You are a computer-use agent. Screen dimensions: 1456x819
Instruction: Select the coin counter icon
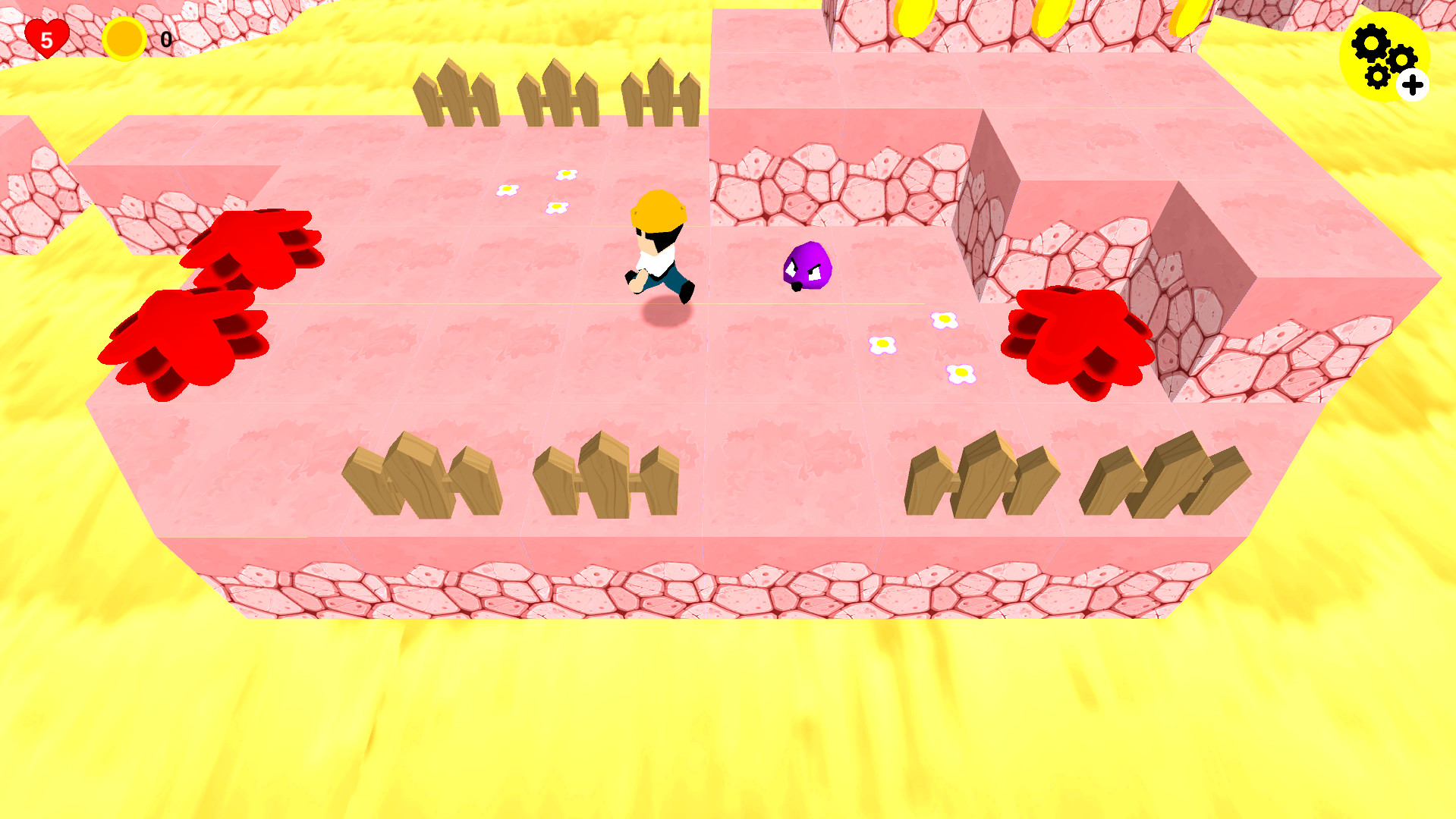coord(124,38)
